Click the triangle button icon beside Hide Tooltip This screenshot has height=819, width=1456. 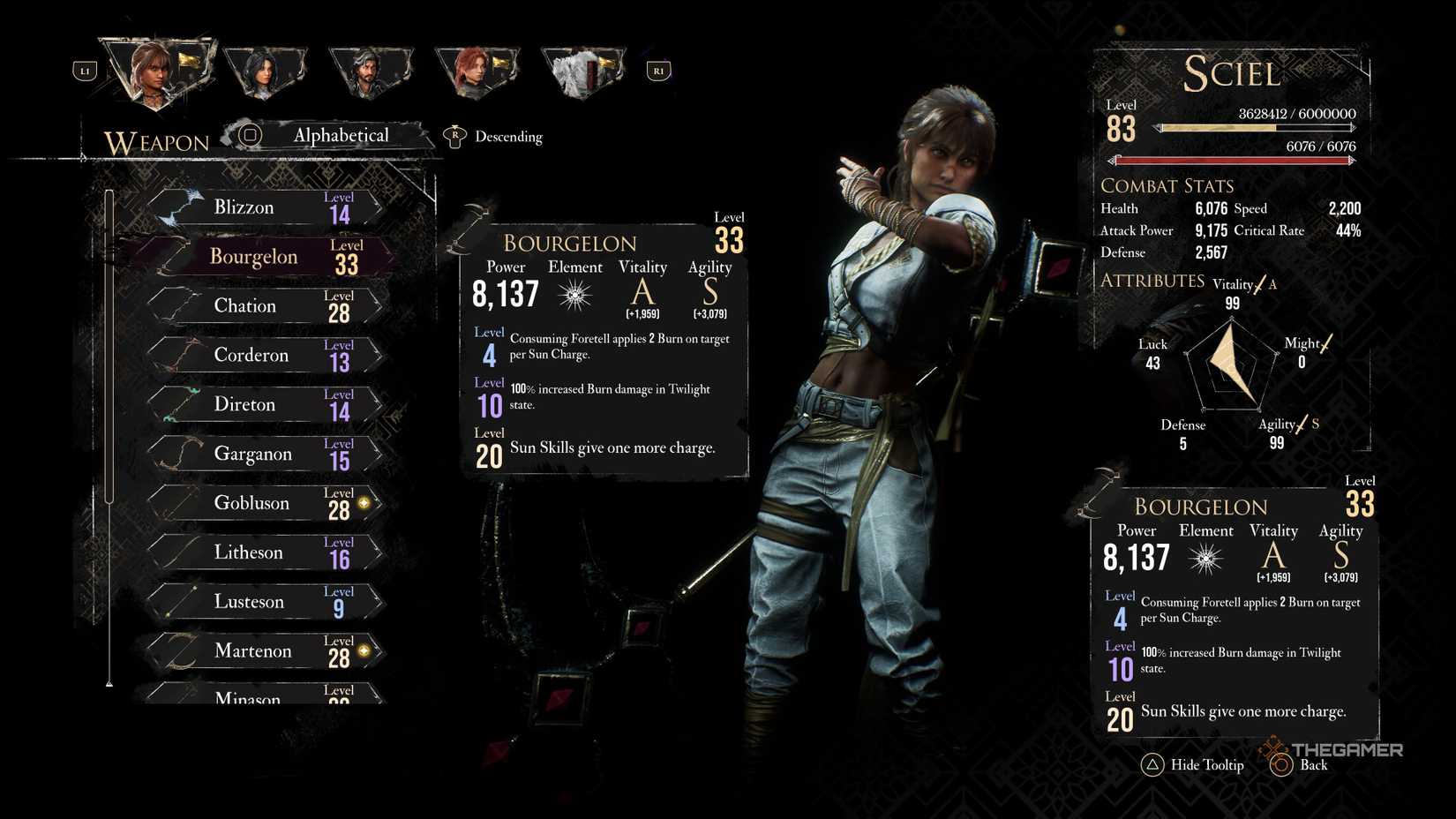pyautogui.click(x=1152, y=765)
